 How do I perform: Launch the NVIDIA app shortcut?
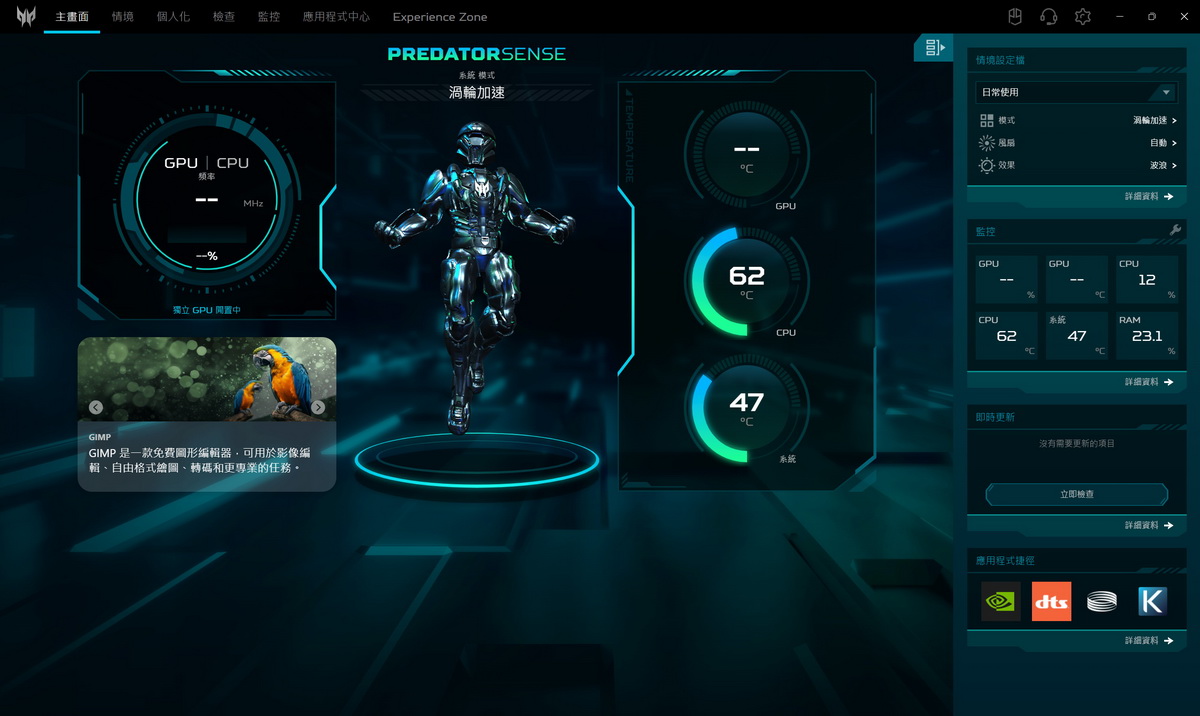[1000, 601]
